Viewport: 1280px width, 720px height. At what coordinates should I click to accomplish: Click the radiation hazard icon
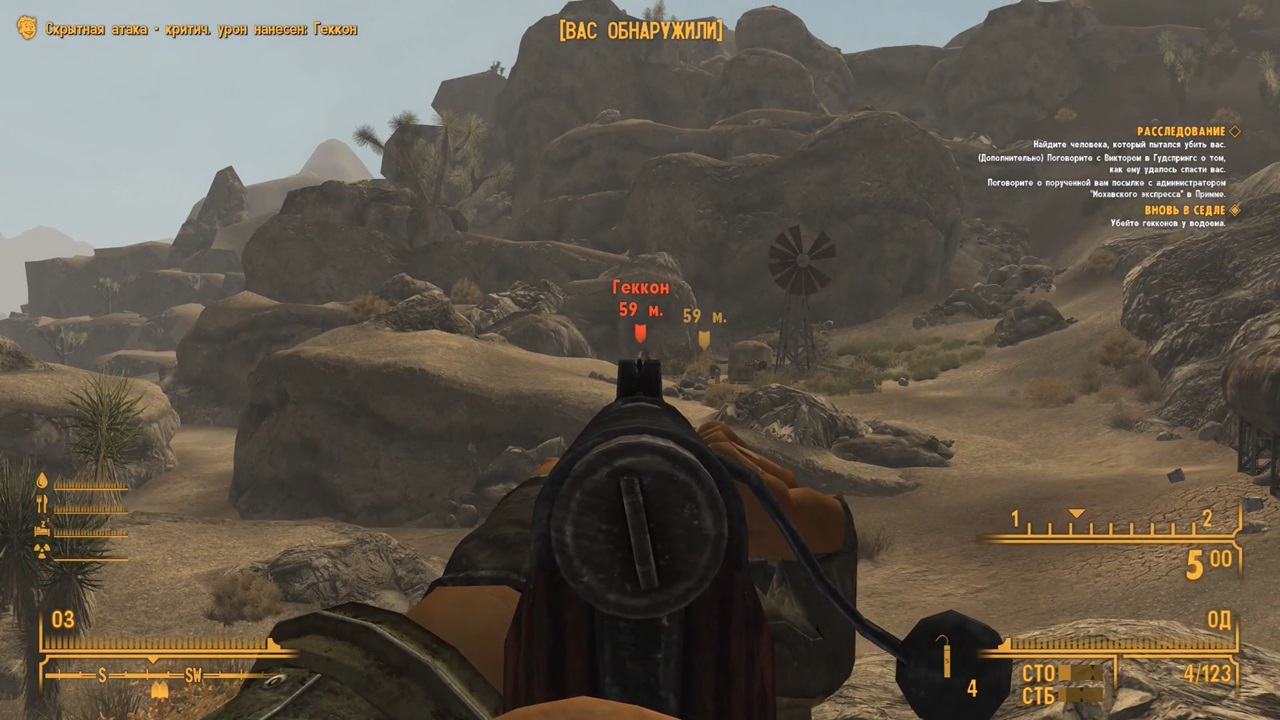pos(41,551)
